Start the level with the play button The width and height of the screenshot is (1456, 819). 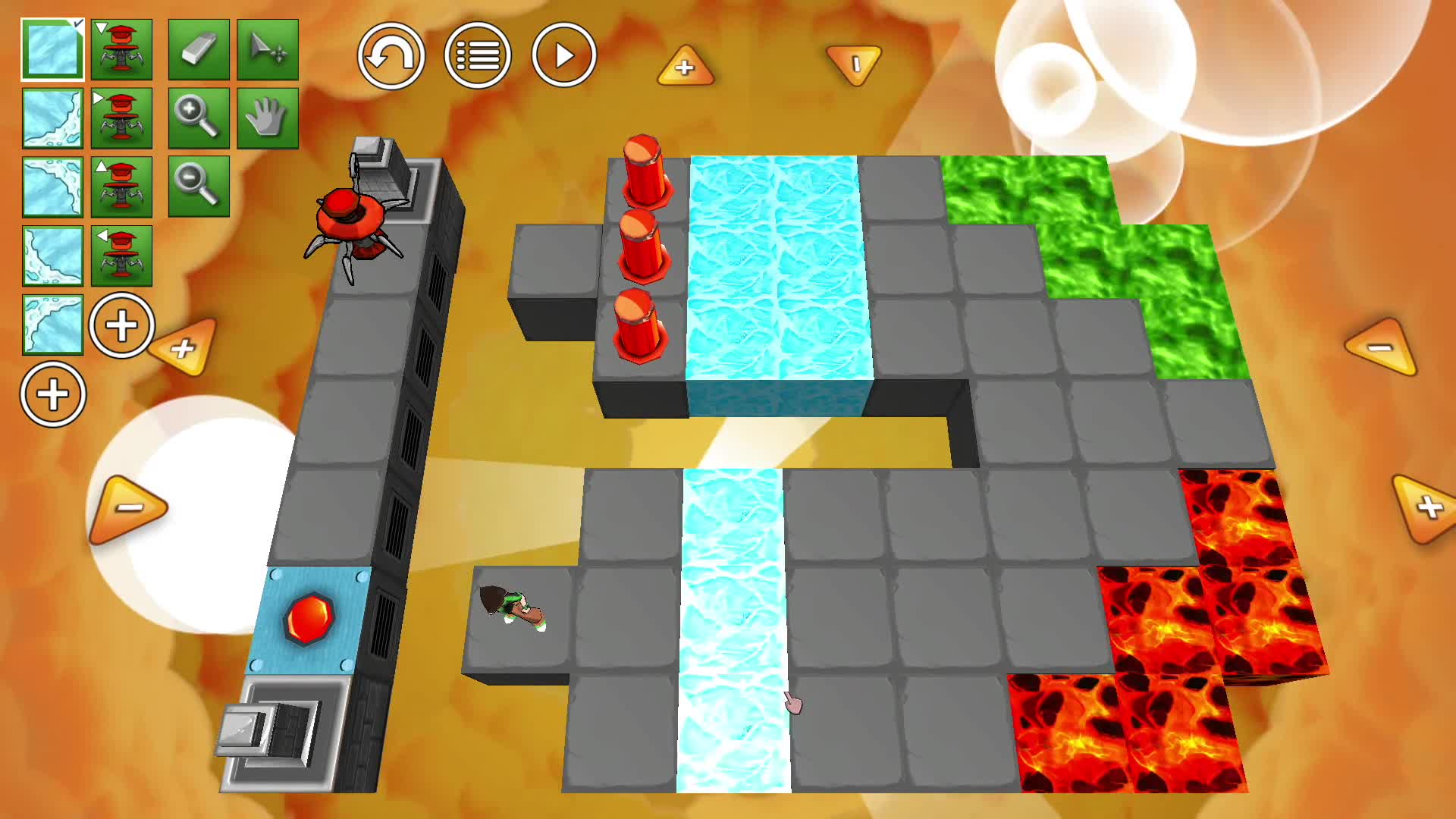coord(564,55)
